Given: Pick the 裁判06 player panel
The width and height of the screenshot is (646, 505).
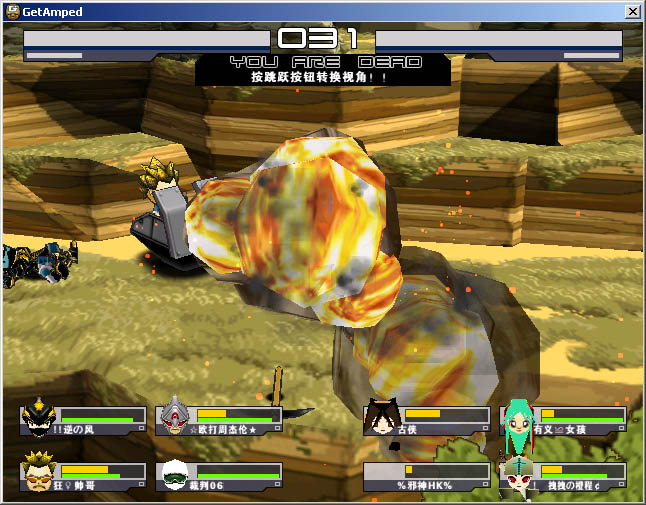Looking at the screenshot, I should pyautogui.click(x=219, y=475).
